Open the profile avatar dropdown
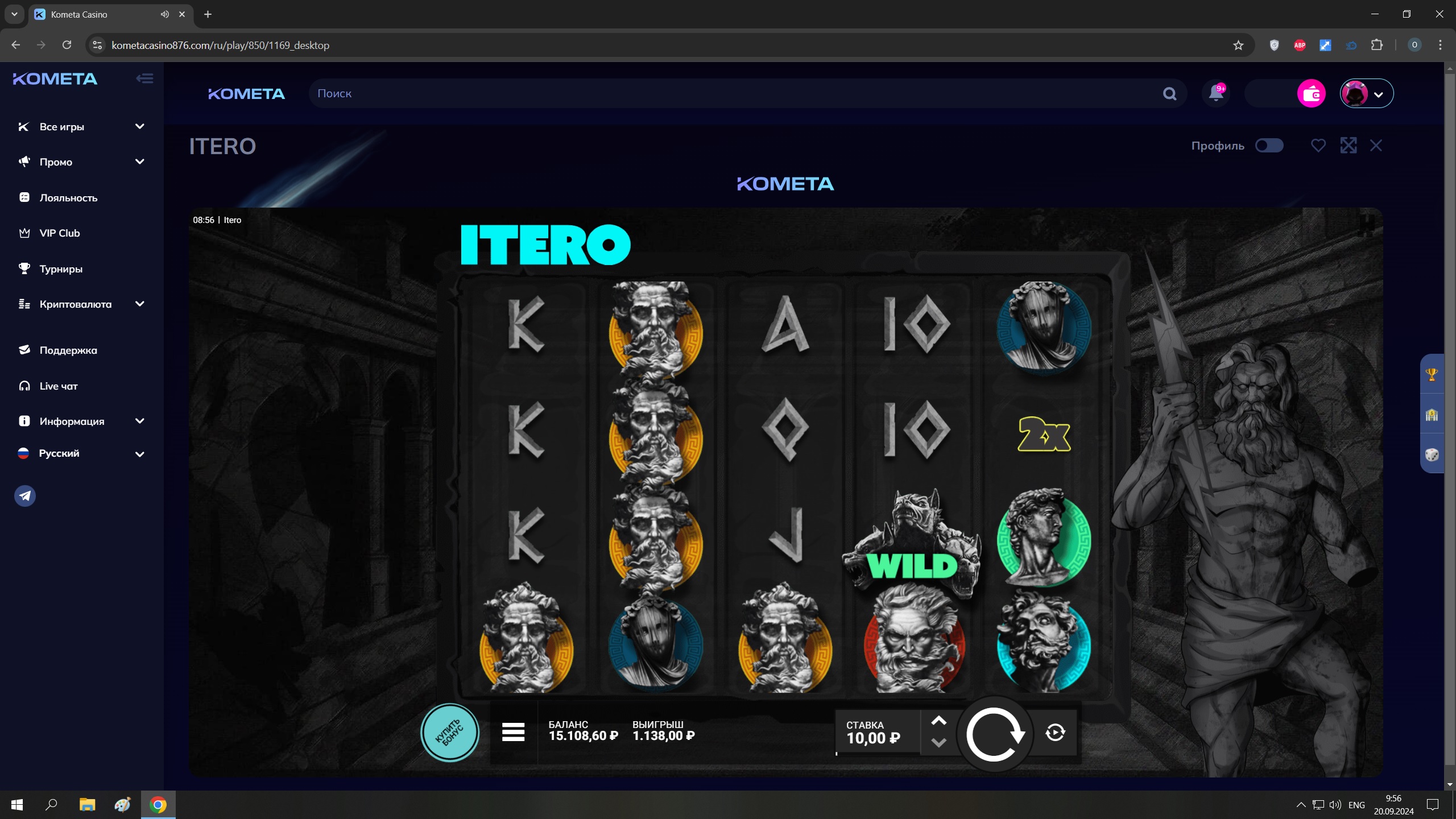 tap(1366, 93)
